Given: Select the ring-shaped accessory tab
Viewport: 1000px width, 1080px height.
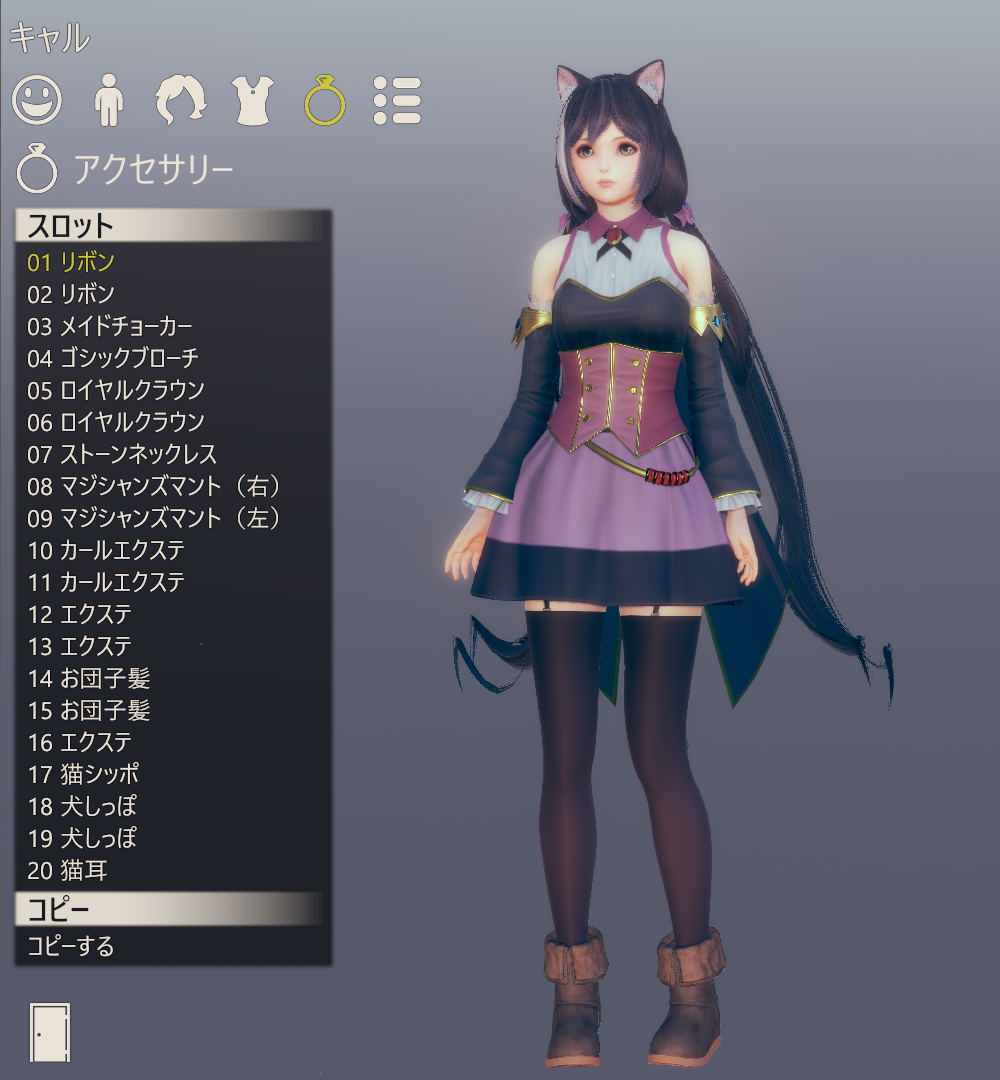Looking at the screenshot, I should (x=325, y=100).
